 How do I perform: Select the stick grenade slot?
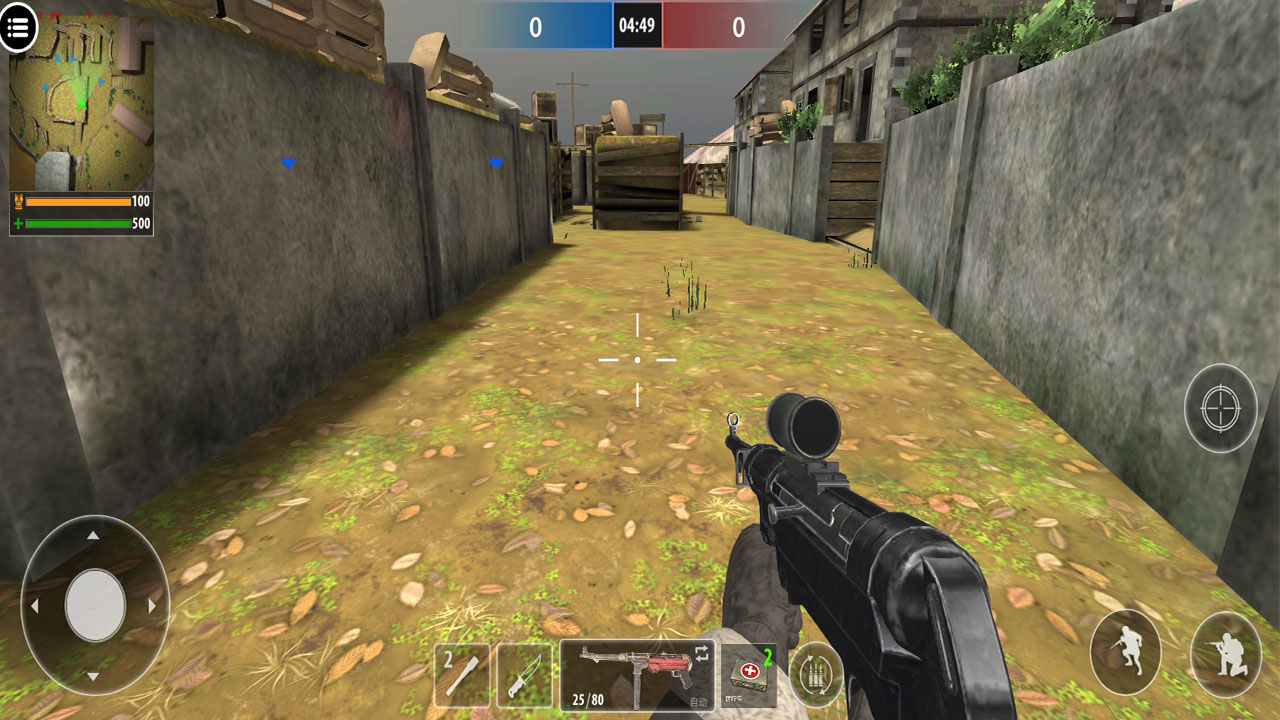click(462, 676)
